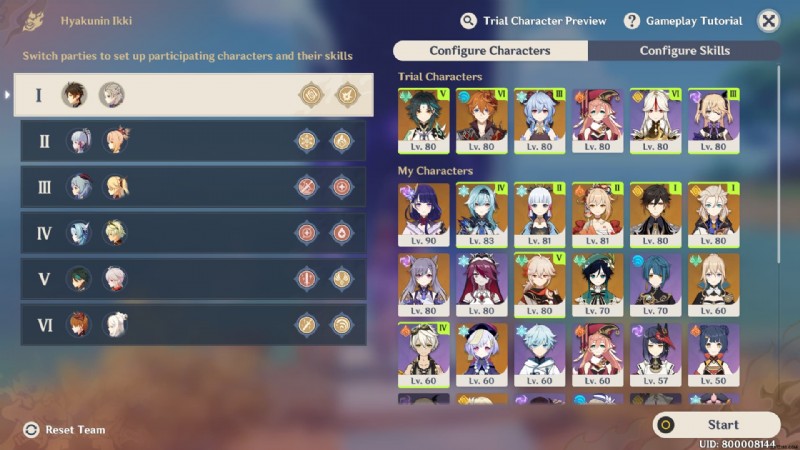Reset the team setup
Viewport: 800px width, 450px height.
[x=65, y=430]
